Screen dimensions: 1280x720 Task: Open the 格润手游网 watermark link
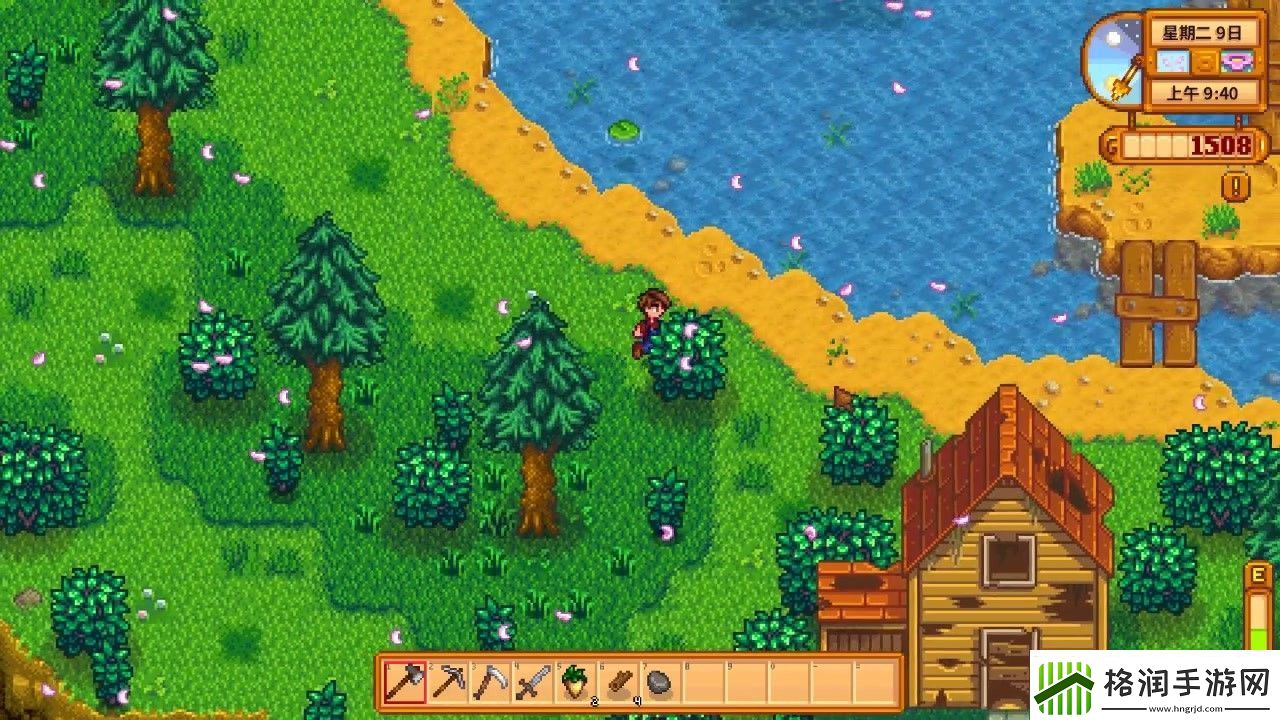pos(1155,687)
